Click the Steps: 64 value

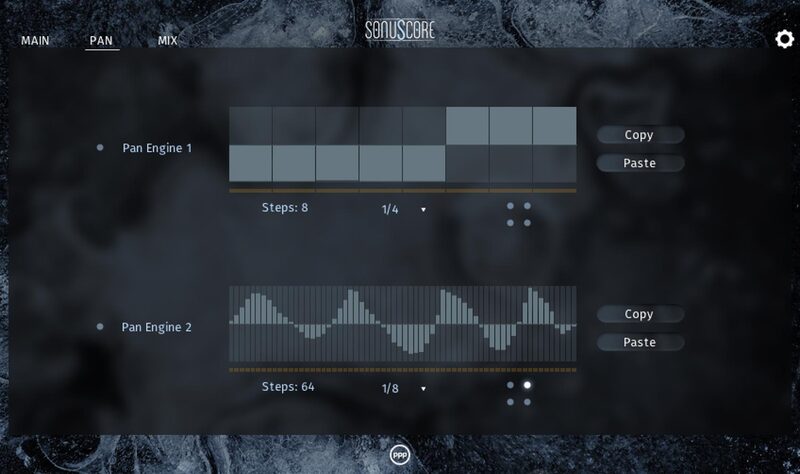287,386
